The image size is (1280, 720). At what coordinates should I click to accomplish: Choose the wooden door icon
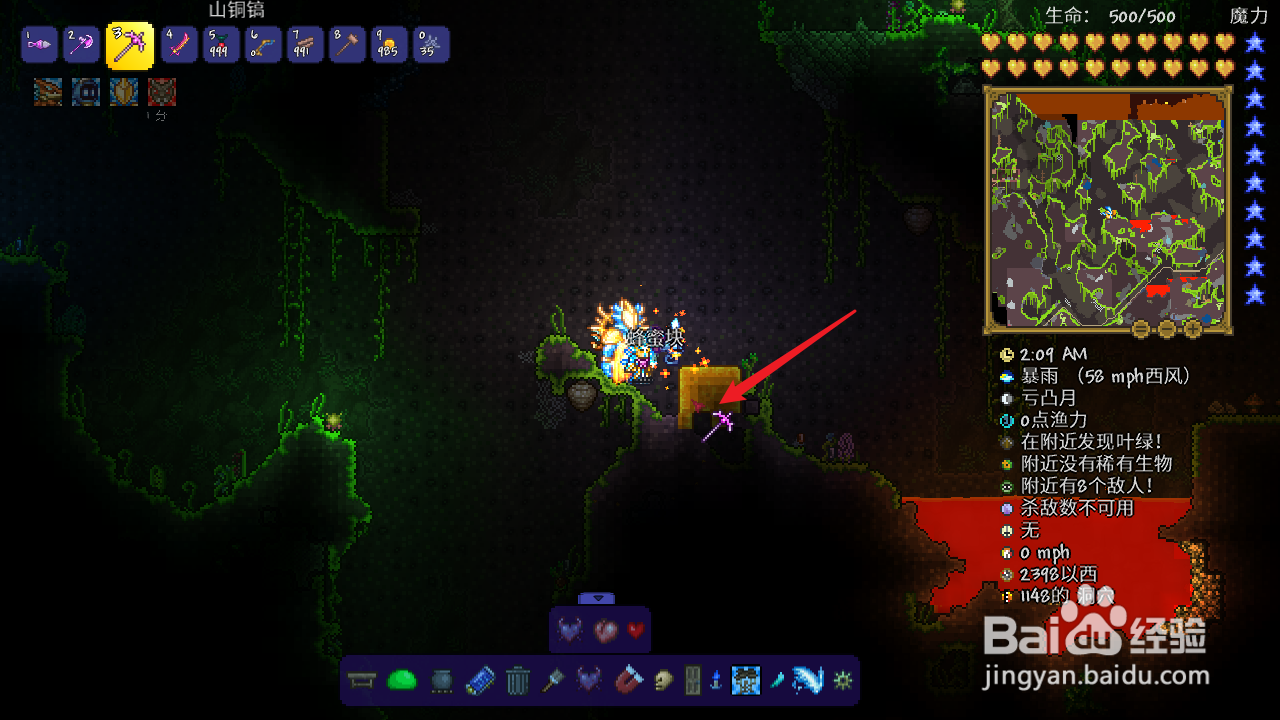[692, 681]
